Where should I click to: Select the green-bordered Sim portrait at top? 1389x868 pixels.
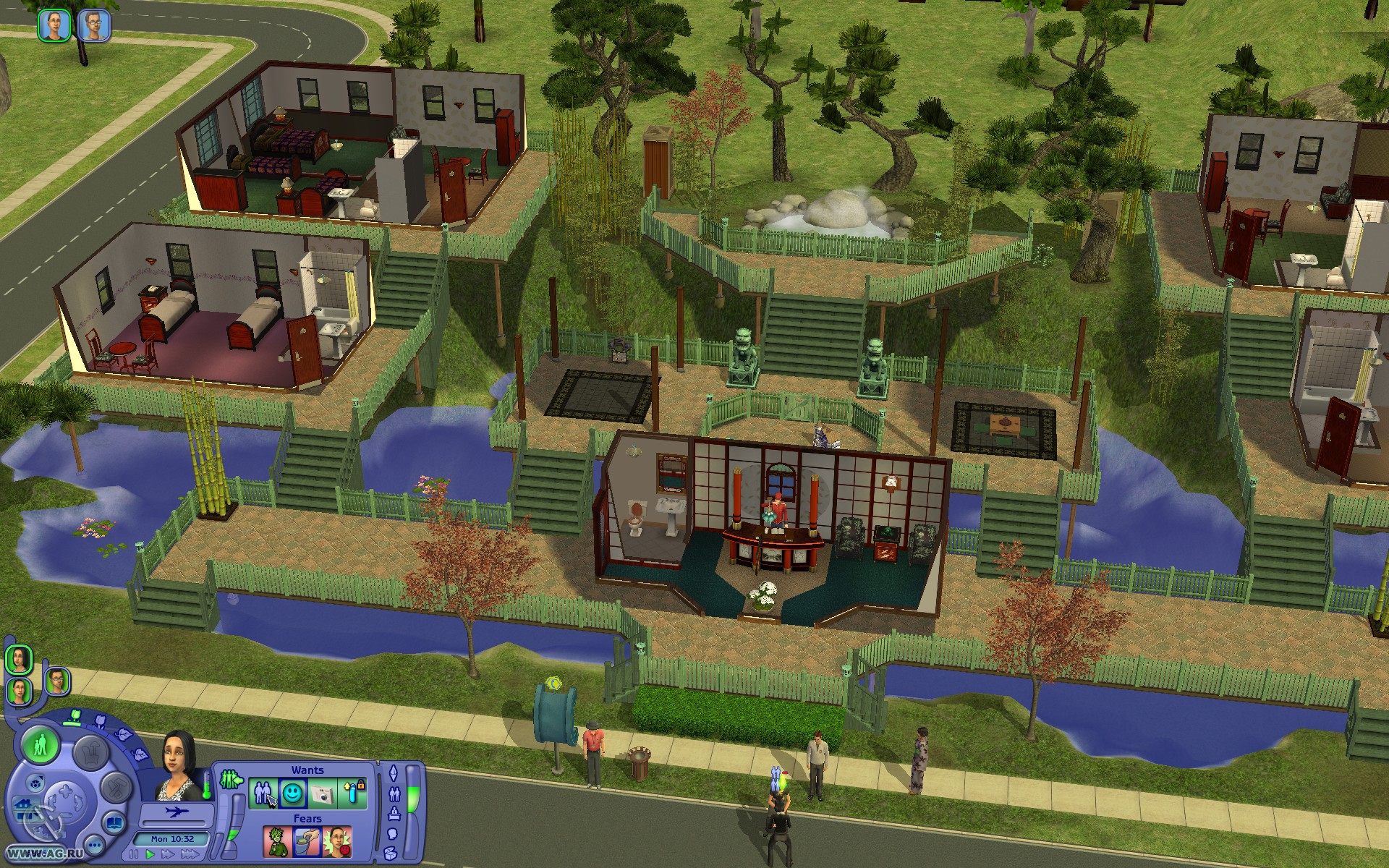point(54,25)
